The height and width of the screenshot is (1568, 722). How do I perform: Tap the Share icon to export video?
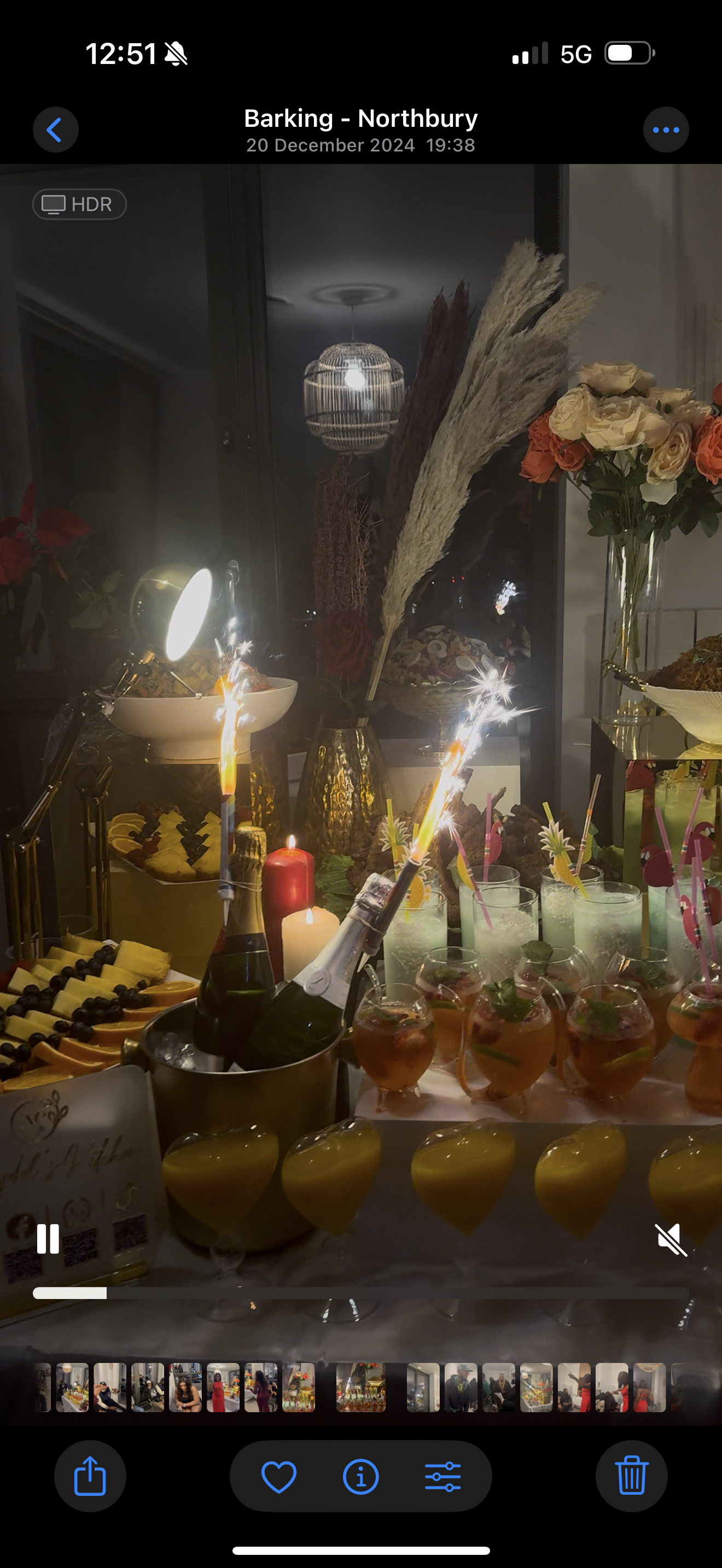point(90,1477)
